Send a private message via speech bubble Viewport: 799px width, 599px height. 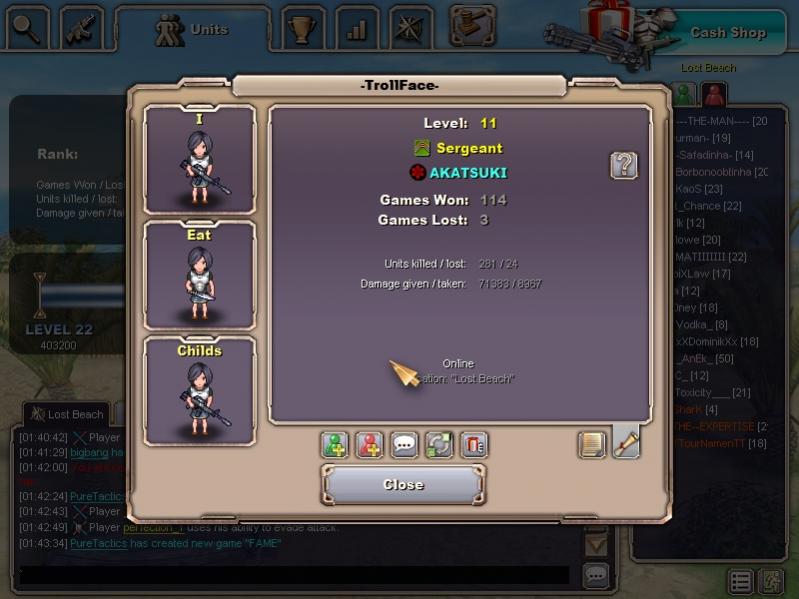(404, 445)
